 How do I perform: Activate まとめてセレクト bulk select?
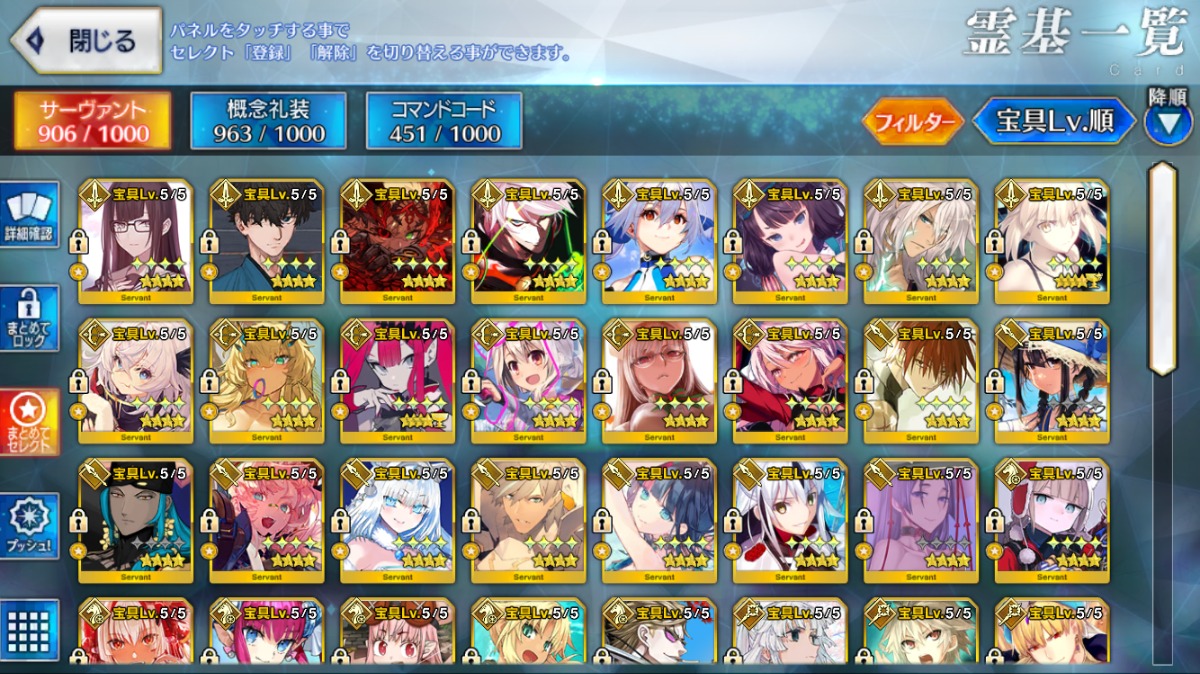tap(30, 422)
